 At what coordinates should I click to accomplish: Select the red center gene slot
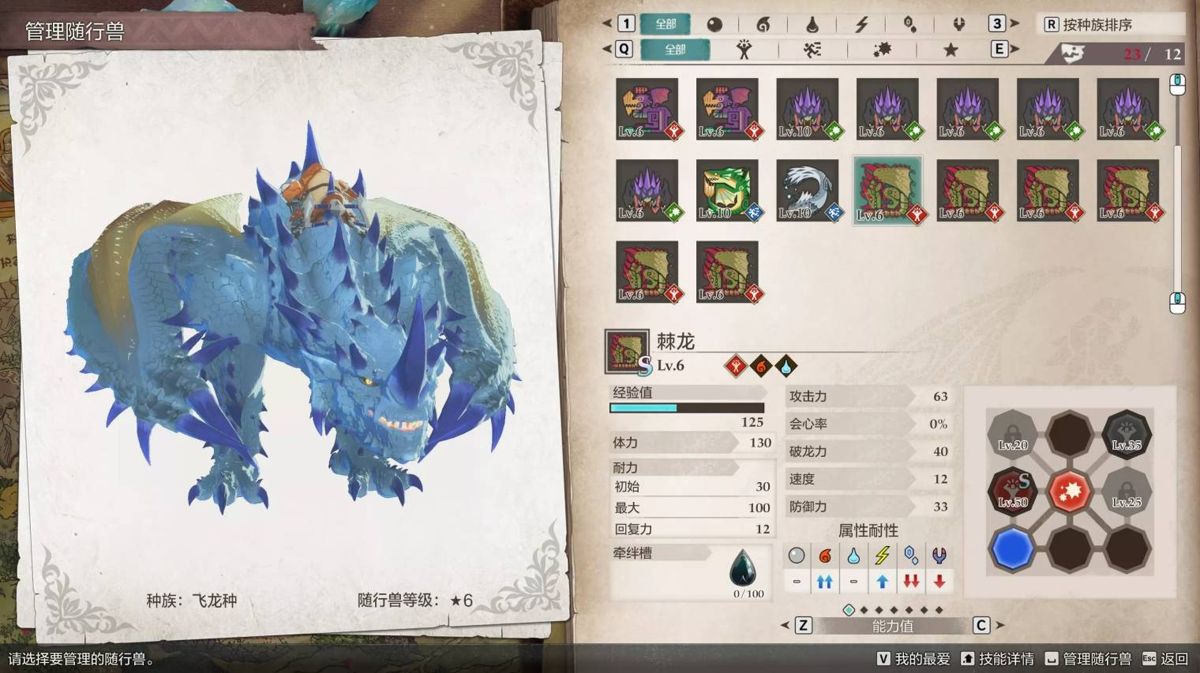1070,491
